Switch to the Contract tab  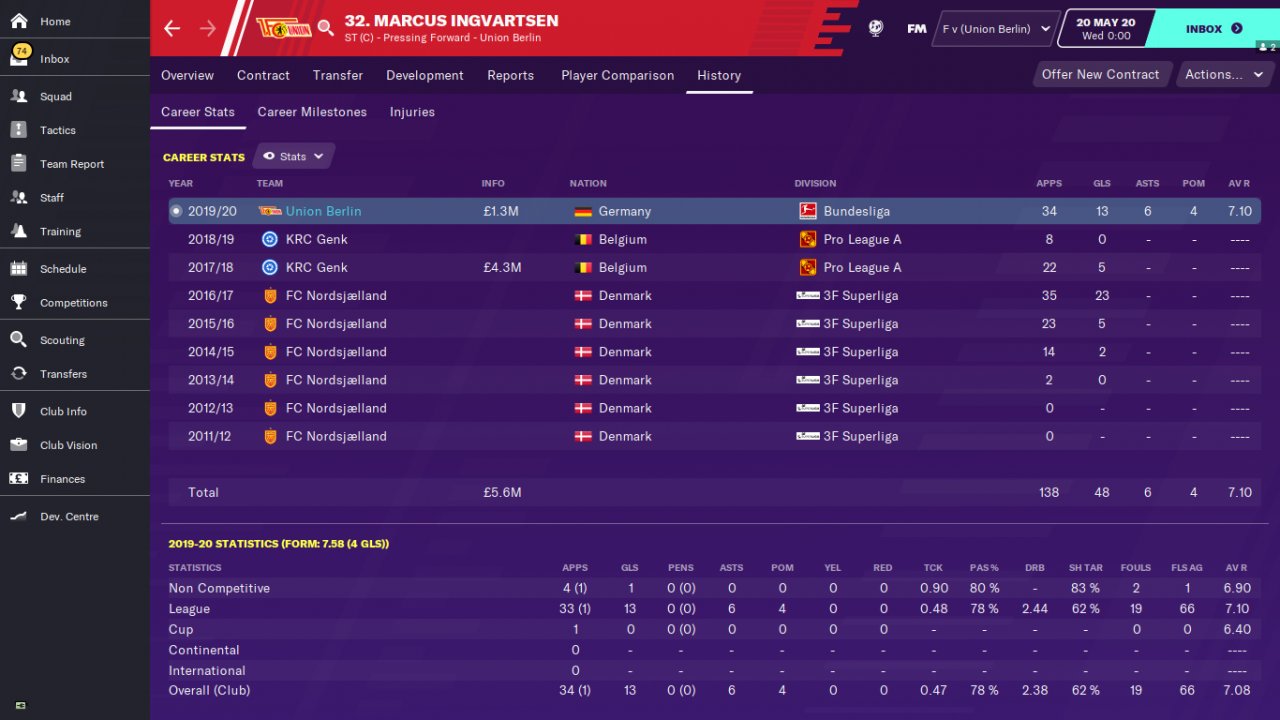pyautogui.click(x=263, y=75)
